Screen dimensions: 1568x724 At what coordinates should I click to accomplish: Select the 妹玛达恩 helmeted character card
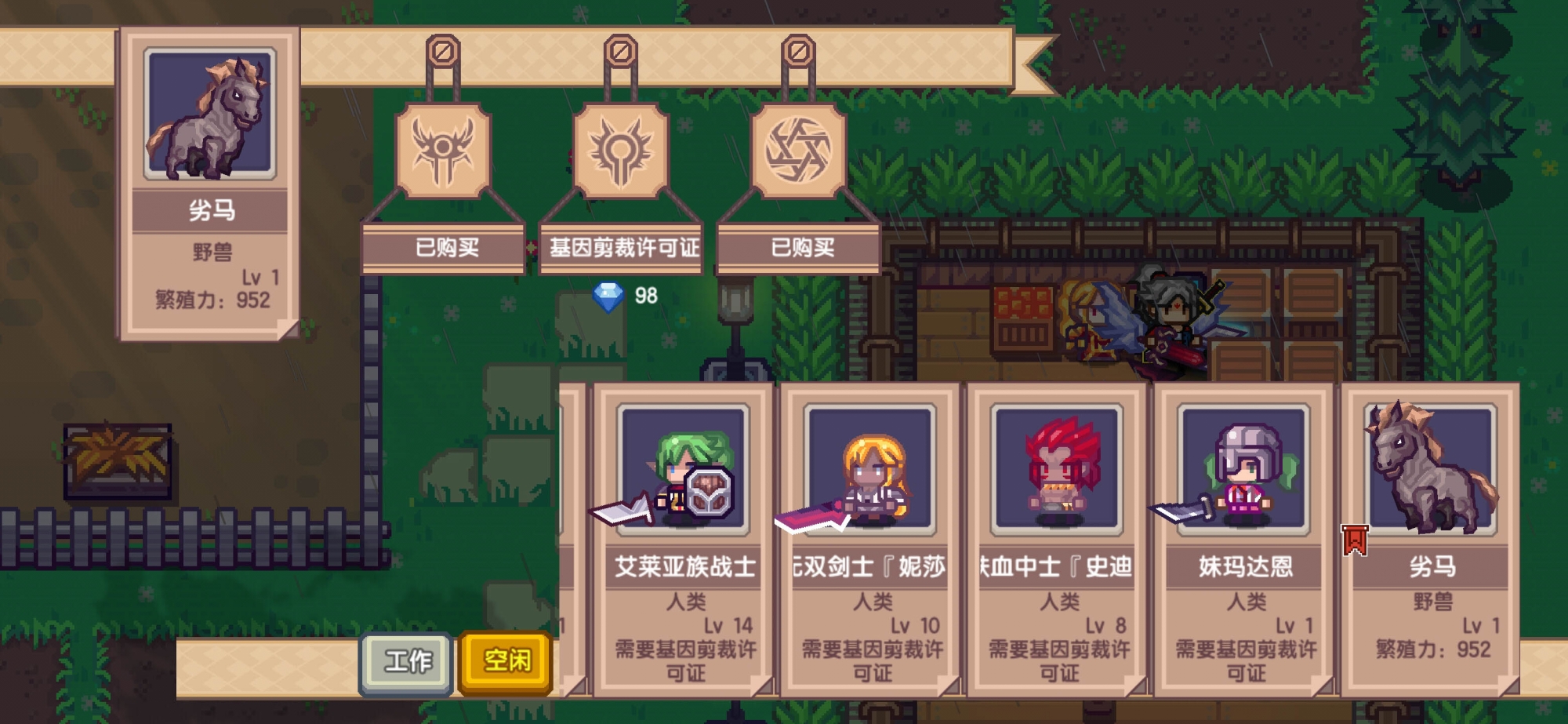1244,540
